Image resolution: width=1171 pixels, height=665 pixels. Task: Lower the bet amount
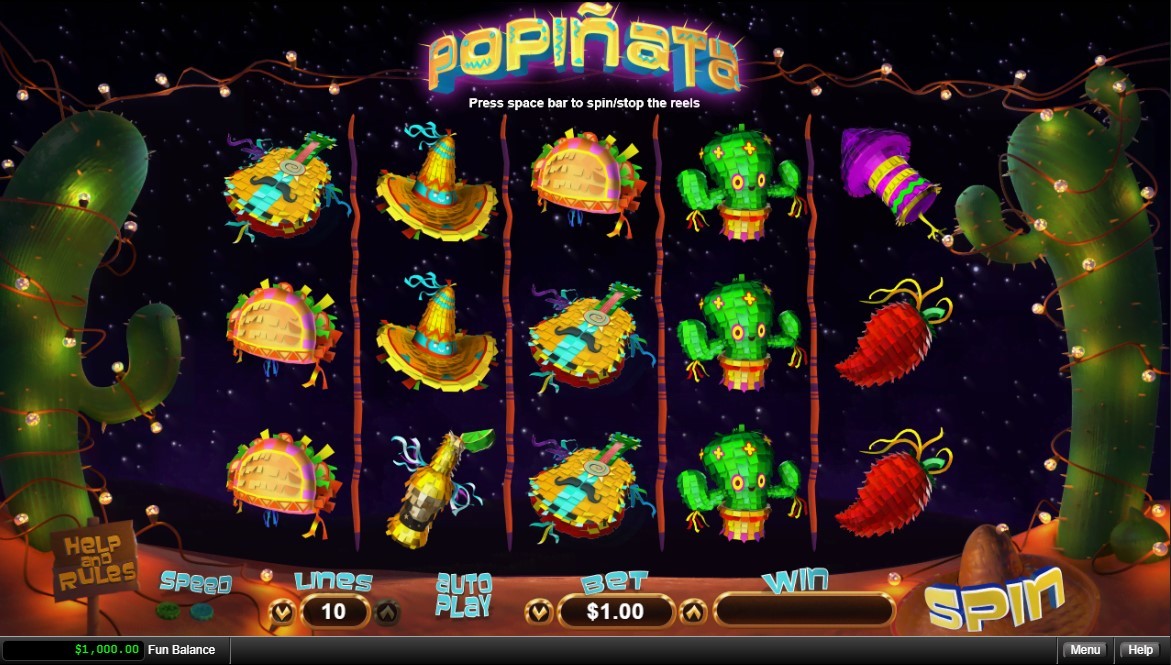coord(540,610)
